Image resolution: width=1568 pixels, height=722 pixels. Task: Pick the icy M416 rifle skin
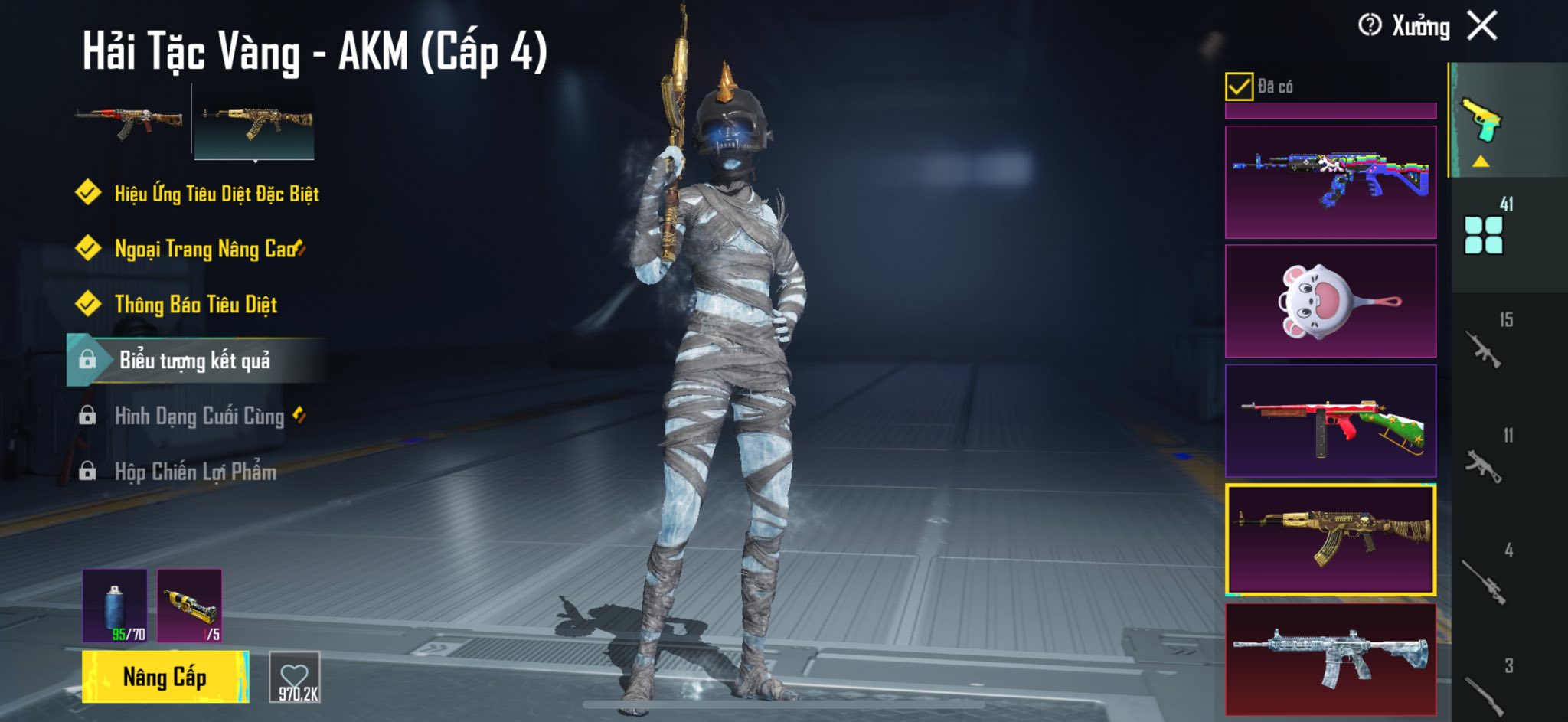pyautogui.click(x=1331, y=658)
